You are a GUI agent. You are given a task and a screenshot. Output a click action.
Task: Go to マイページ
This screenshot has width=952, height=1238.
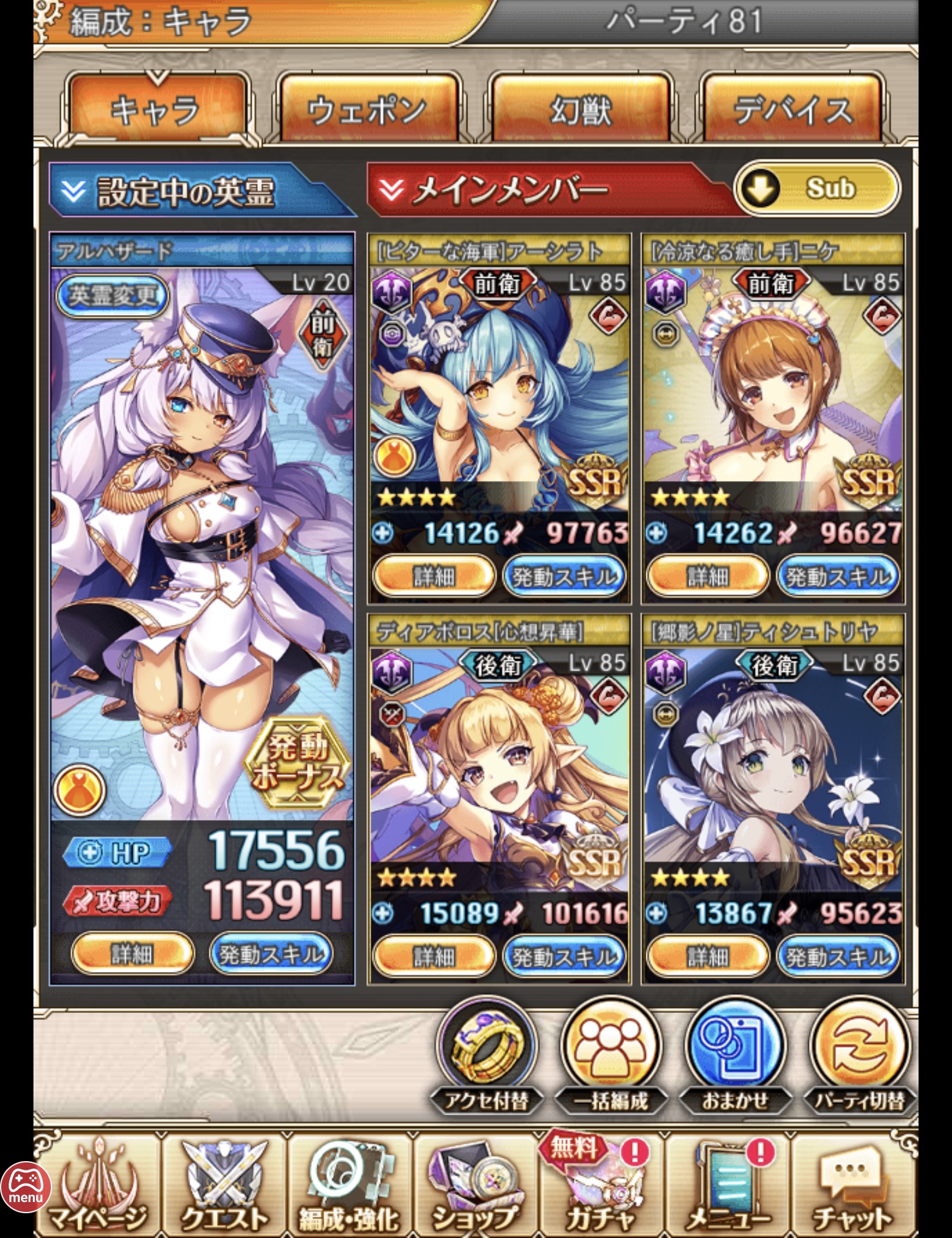click(x=98, y=1185)
